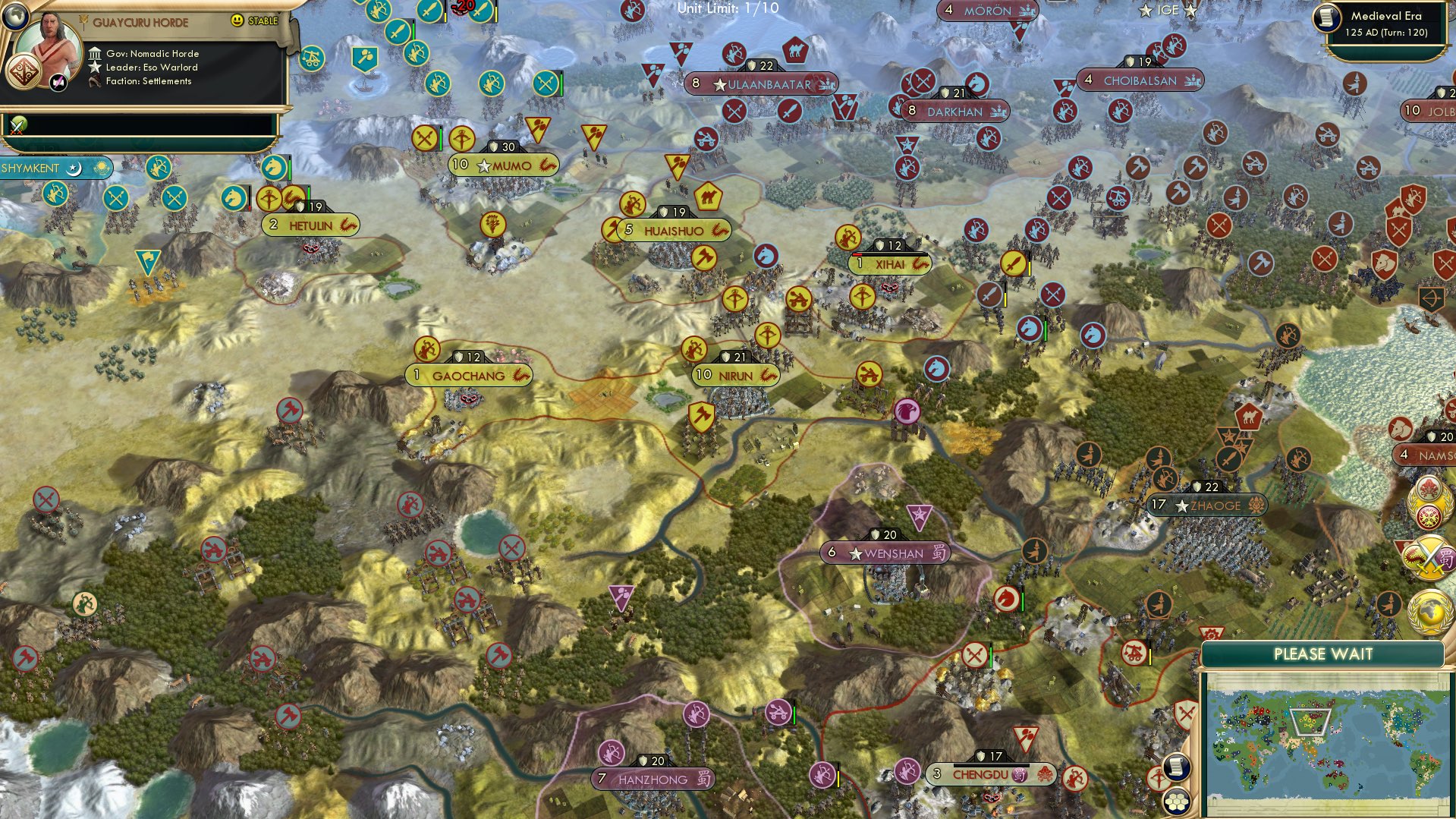Open the diplomacy globe medallion
The width and height of the screenshot is (1456, 819).
1429,610
